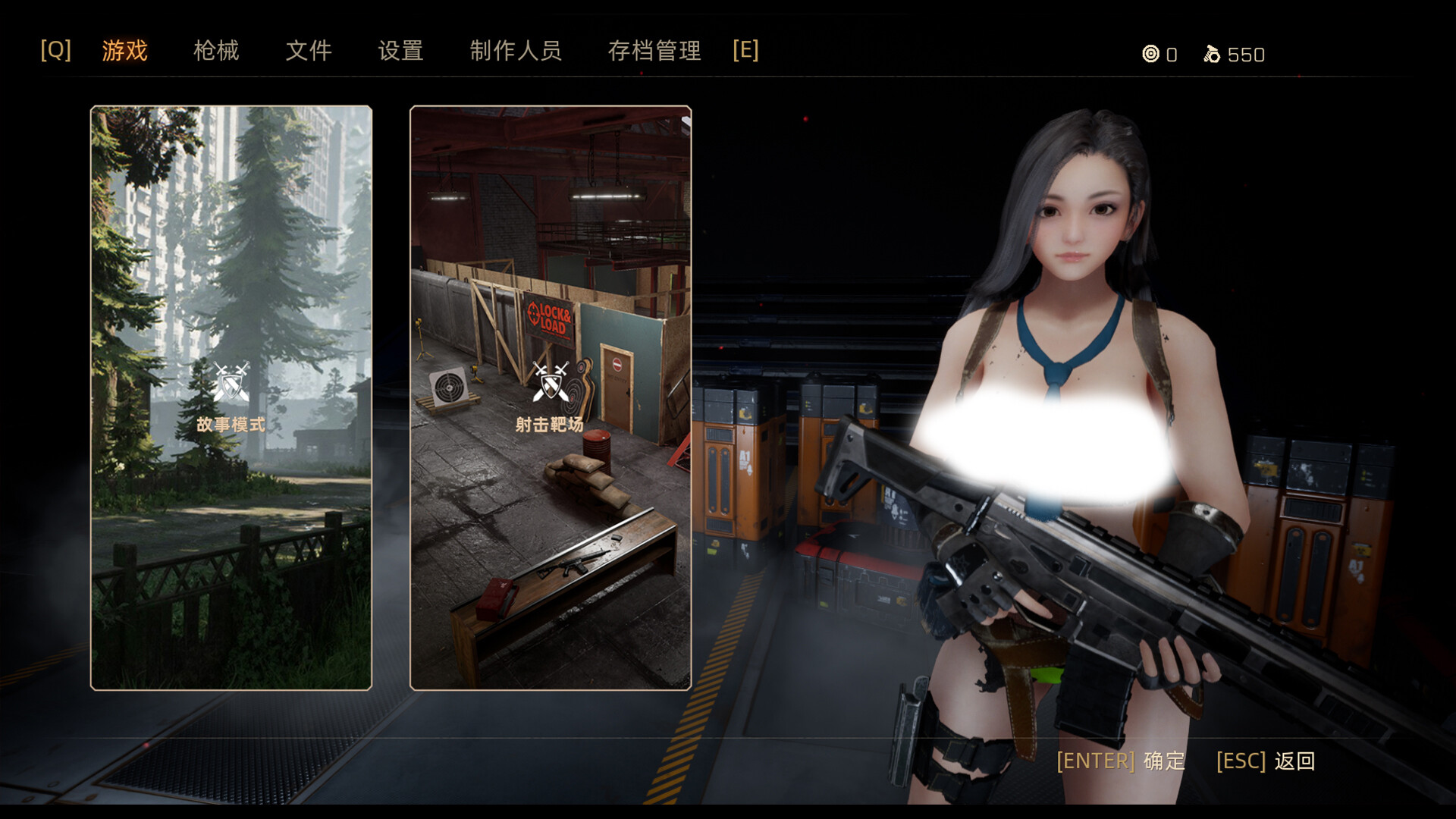
Task: Open the 制作人员 credits menu
Action: pyautogui.click(x=516, y=51)
